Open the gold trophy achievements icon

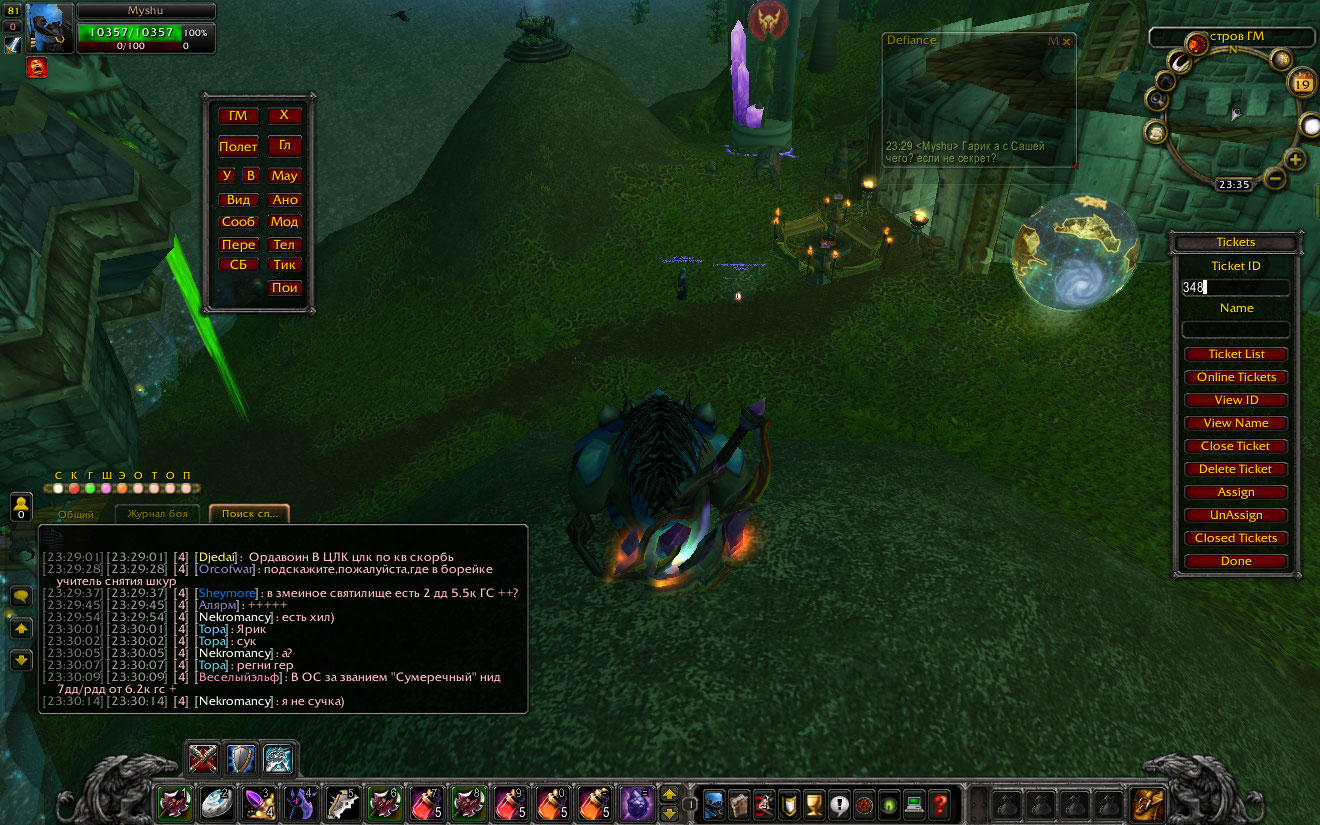[x=814, y=804]
